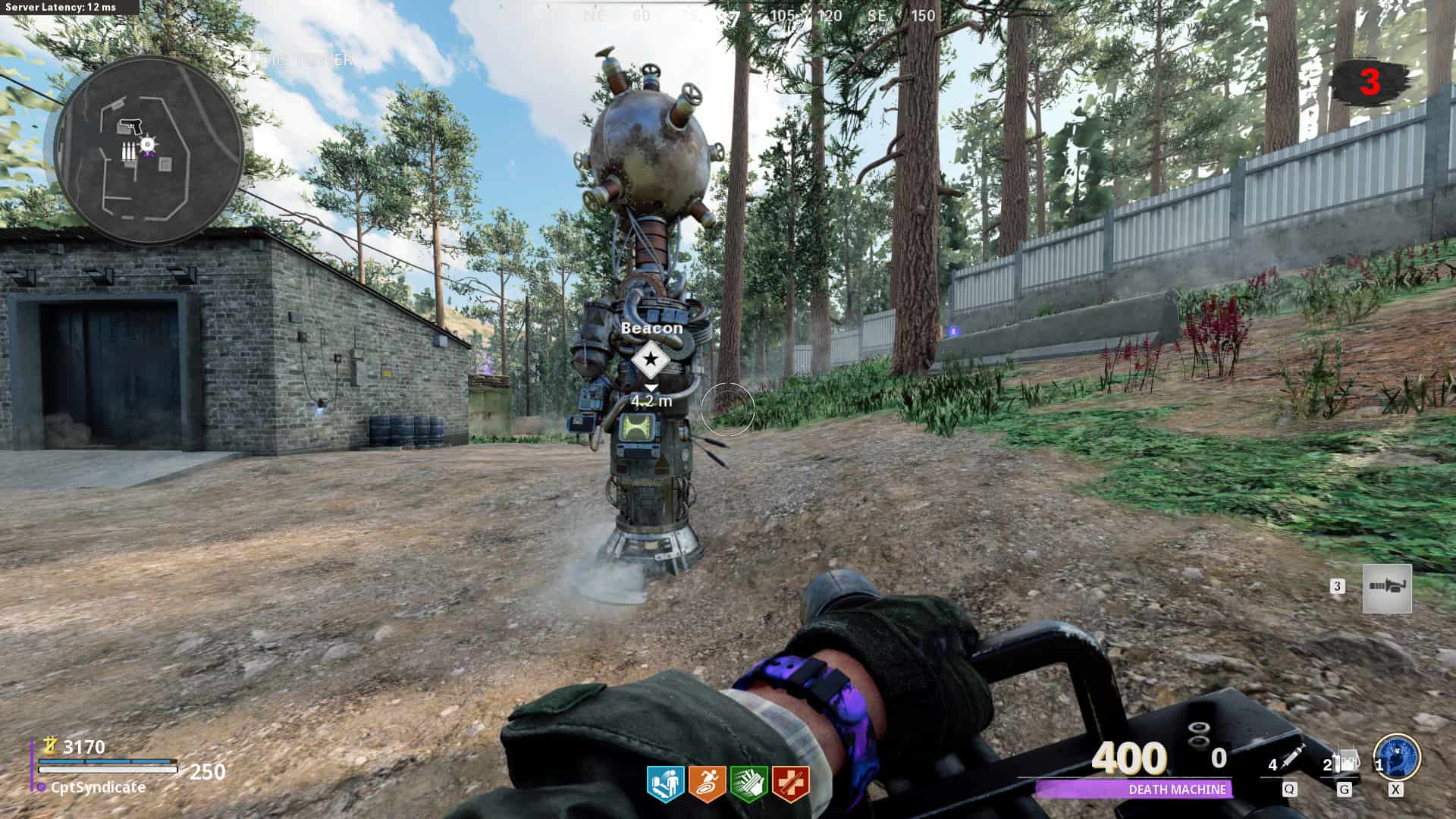Image resolution: width=1456 pixels, height=819 pixels.
Task: Select the orange Stamin-Up perk icon
Action: [707, 785]
